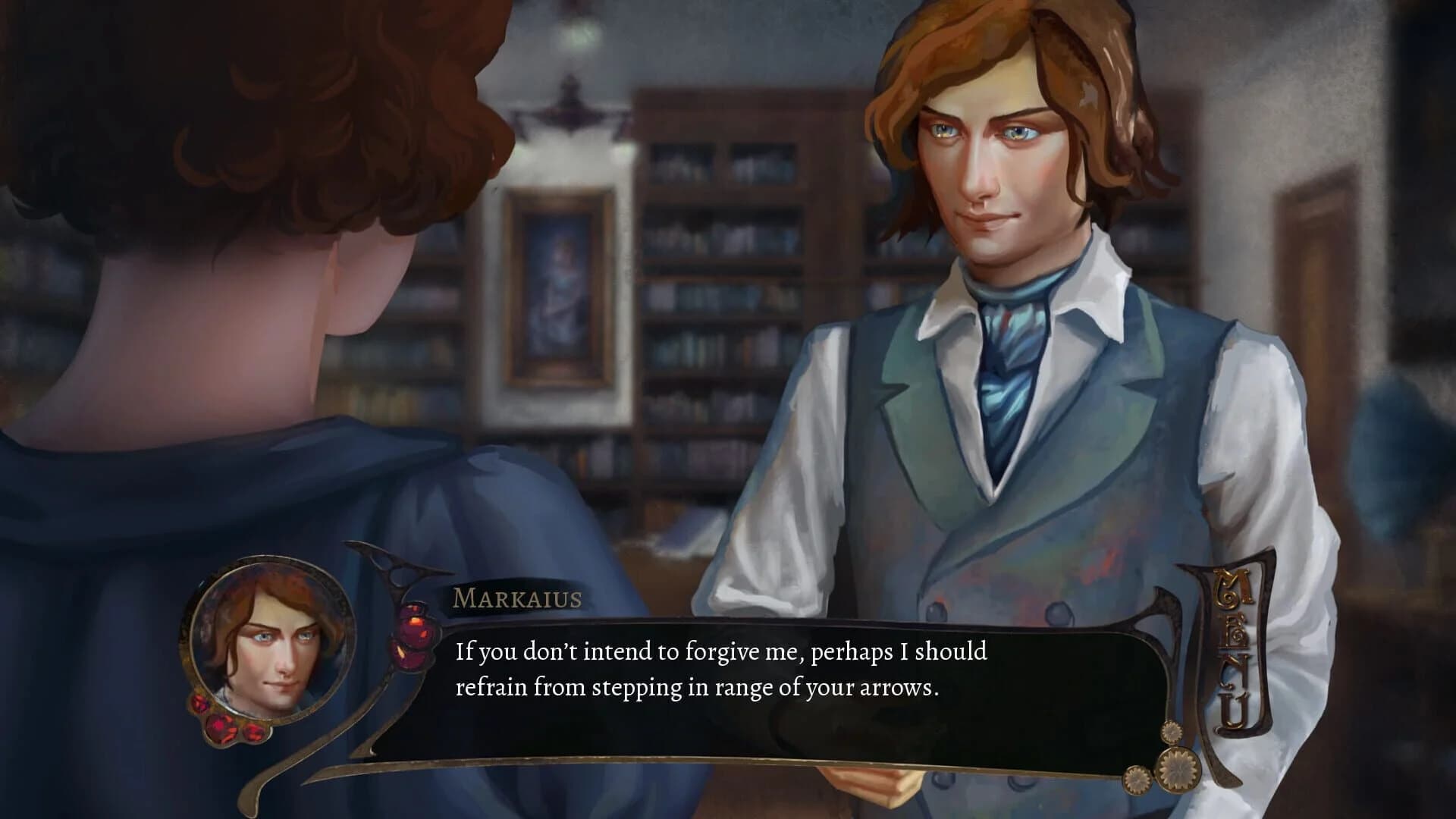Screen dimensions: 1456x819
Task: Toggle the small flower gear above the large medallion
Action: pyautogui.click(x=1172, y=733)
